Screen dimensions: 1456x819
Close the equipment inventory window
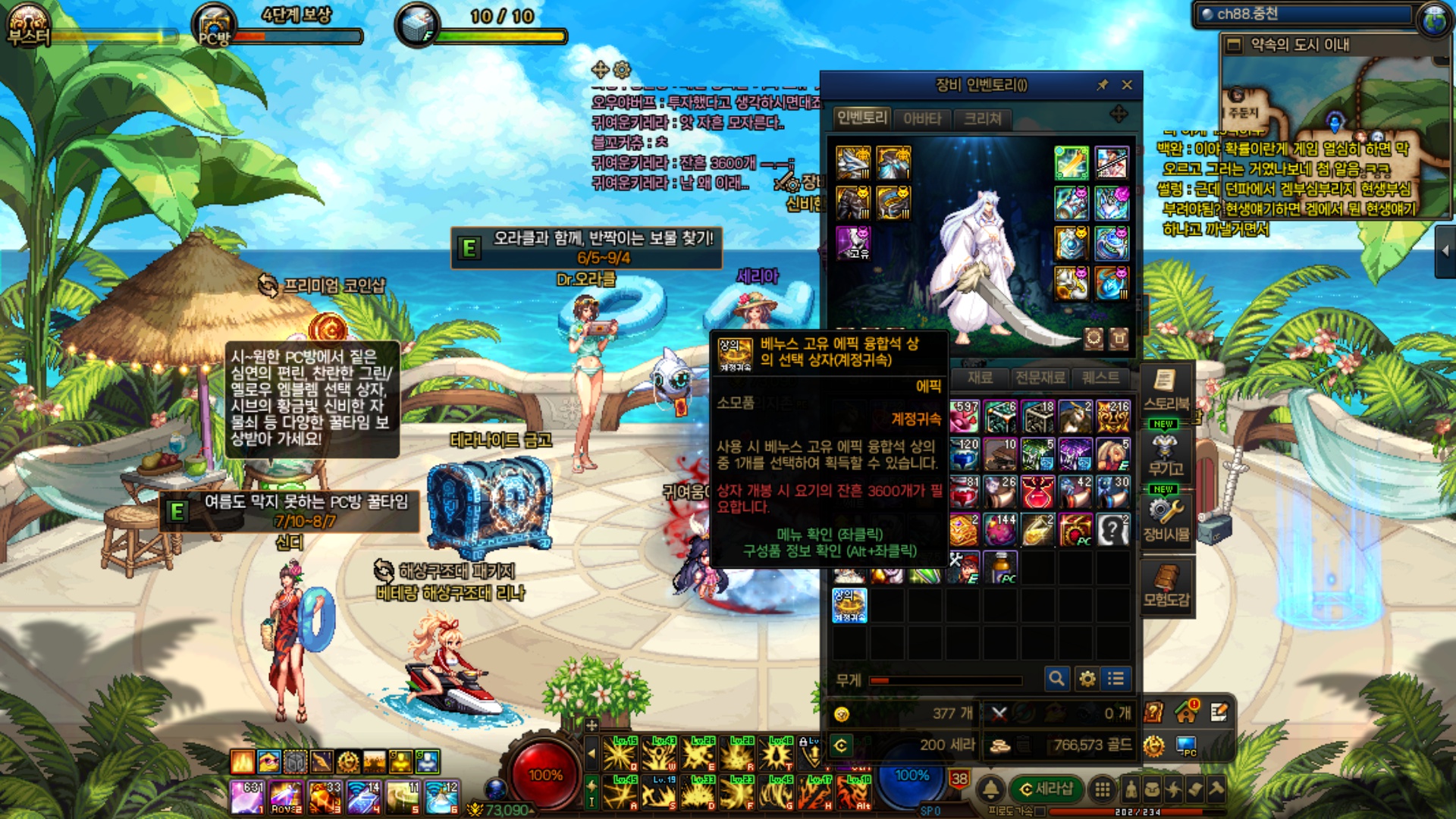point(1127,85)
